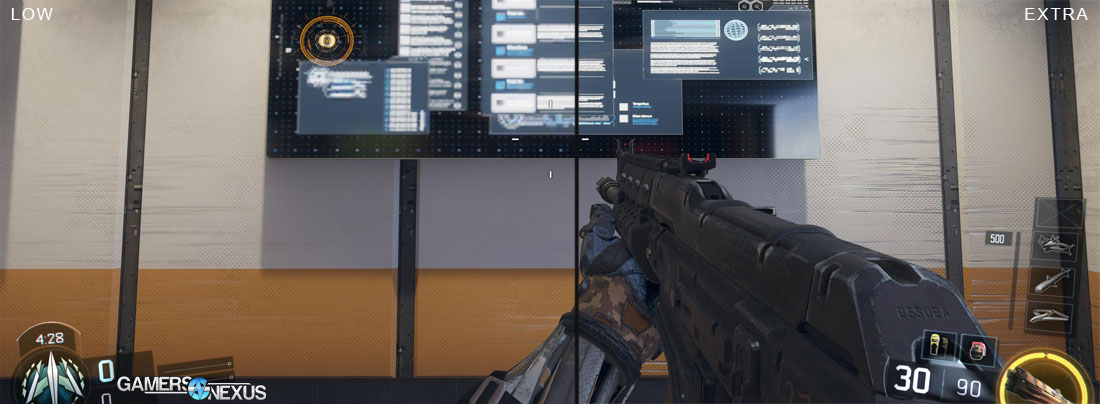Select the red tactical equipment icon

978,348
